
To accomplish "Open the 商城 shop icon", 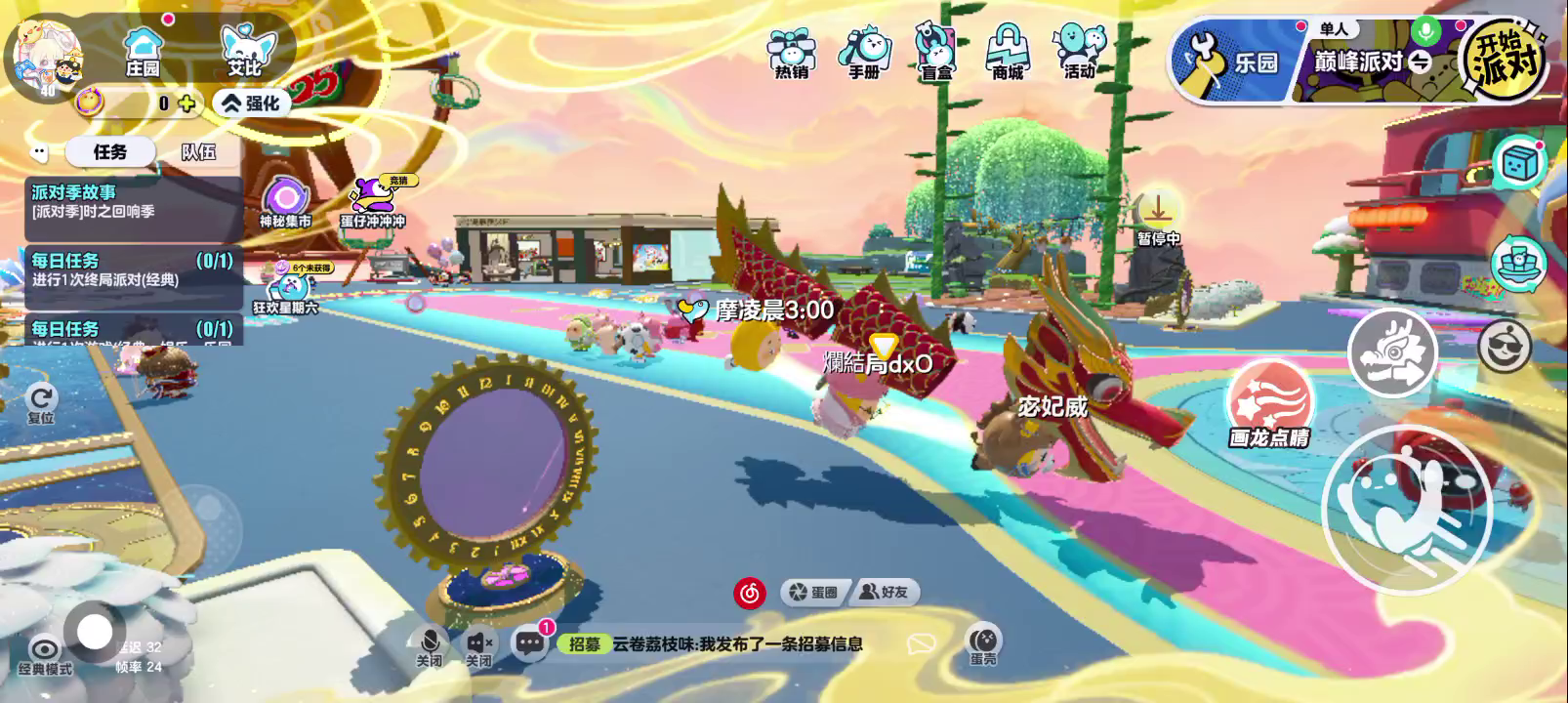I will point(1008,53).
